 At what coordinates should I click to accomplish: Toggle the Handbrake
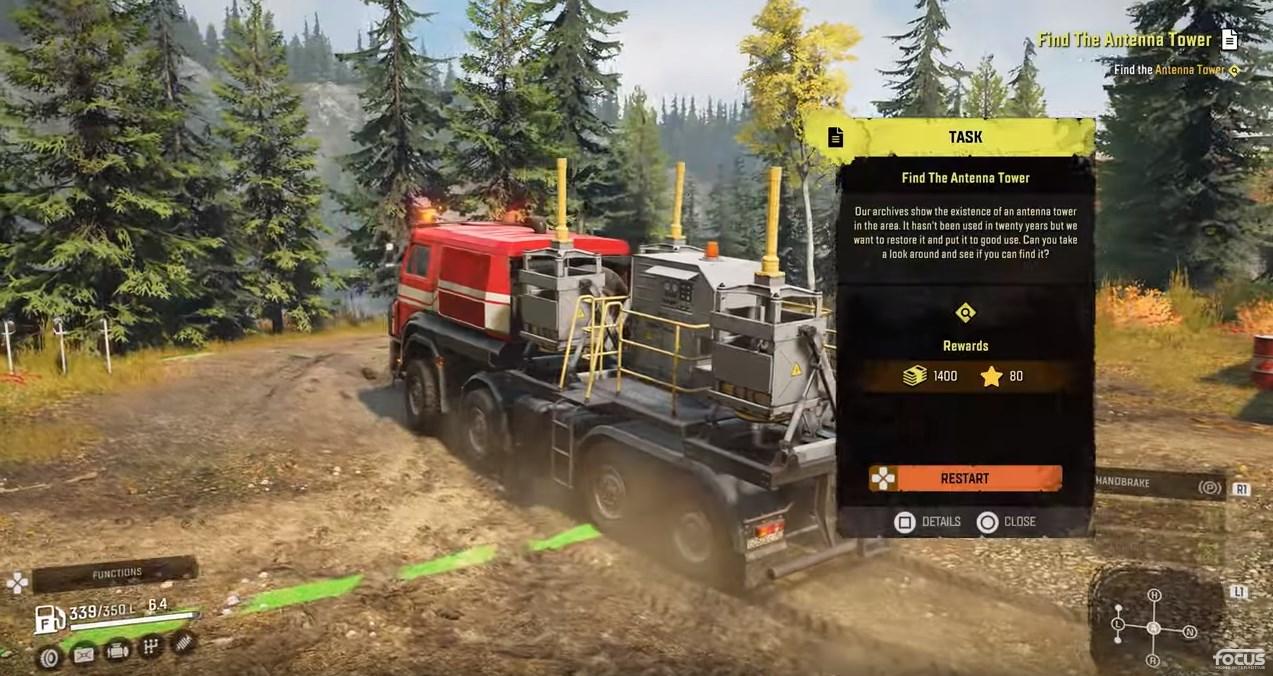pos(1160,484)
